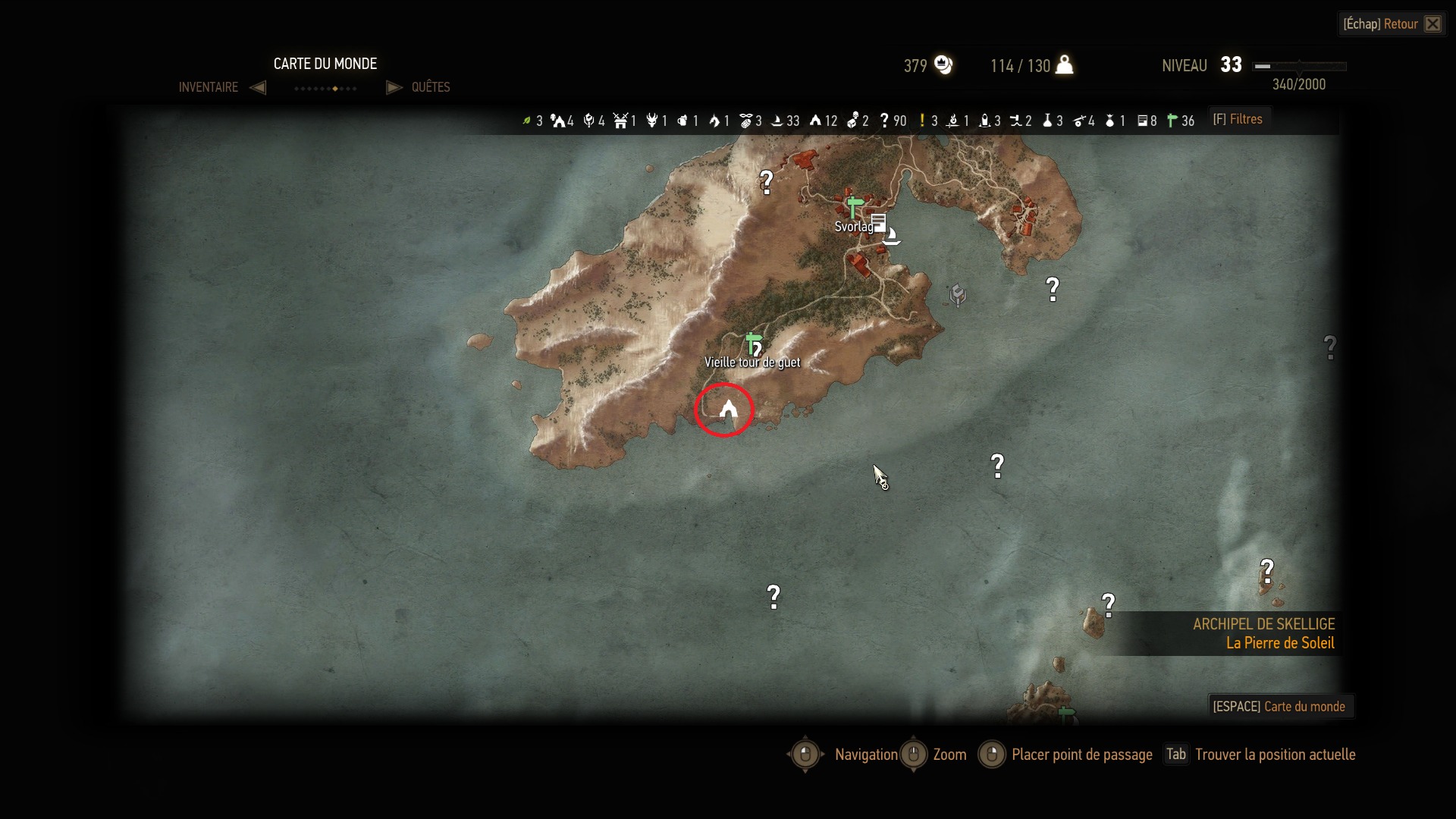The width and height of the screenshot is (1456, 819).
Task: Click the player position arrow circled in red
Action: (728, 410)
